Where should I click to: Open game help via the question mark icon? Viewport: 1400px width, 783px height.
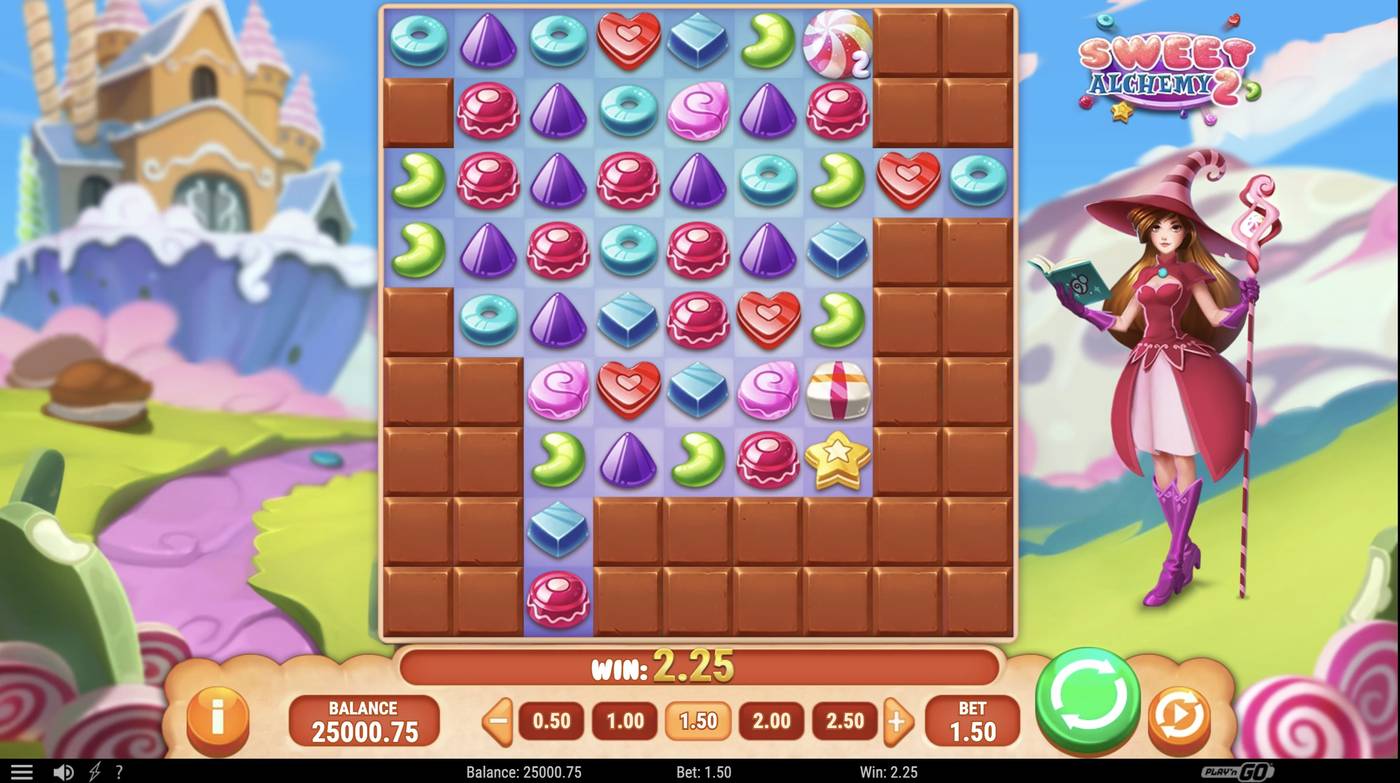(118, 772)
